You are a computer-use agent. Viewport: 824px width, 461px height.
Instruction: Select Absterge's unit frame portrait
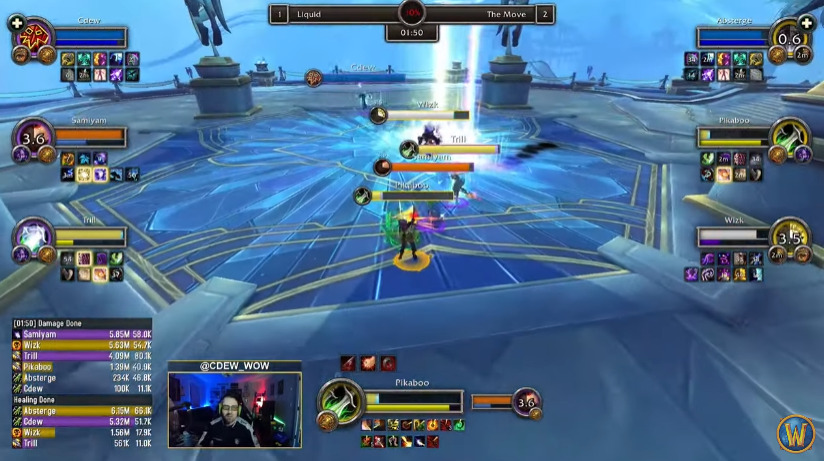pos(790,39)
